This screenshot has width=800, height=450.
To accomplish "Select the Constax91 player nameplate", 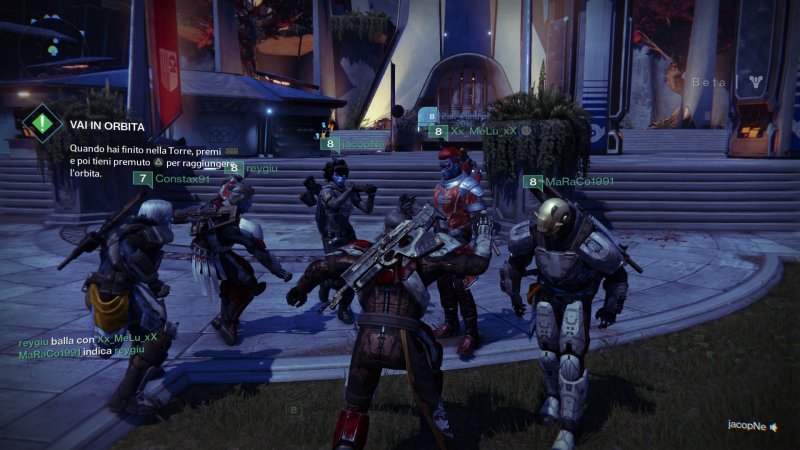I will click(x=172, y=179).
